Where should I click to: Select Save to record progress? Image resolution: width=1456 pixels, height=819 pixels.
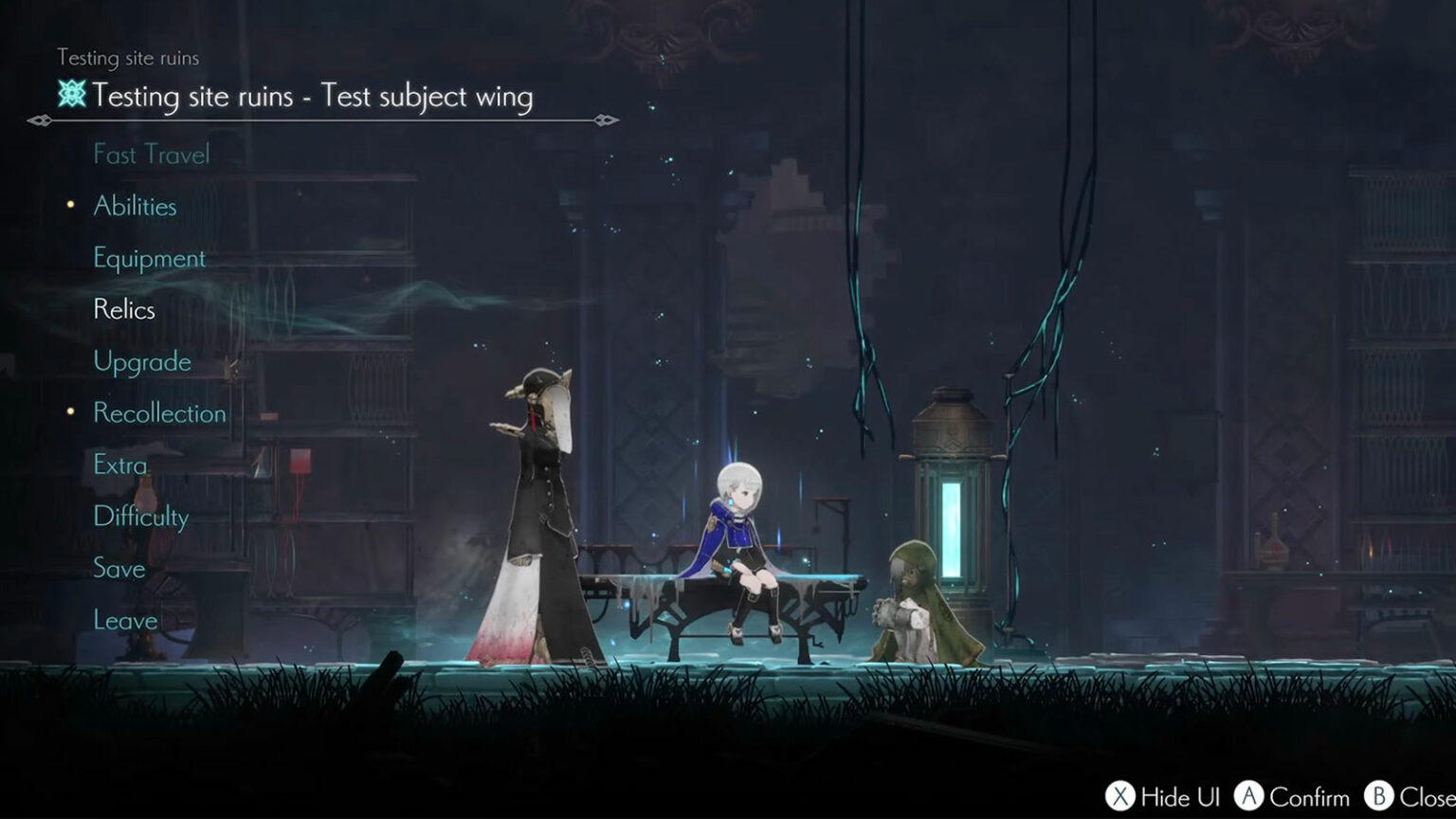click(x=118, y=569)
